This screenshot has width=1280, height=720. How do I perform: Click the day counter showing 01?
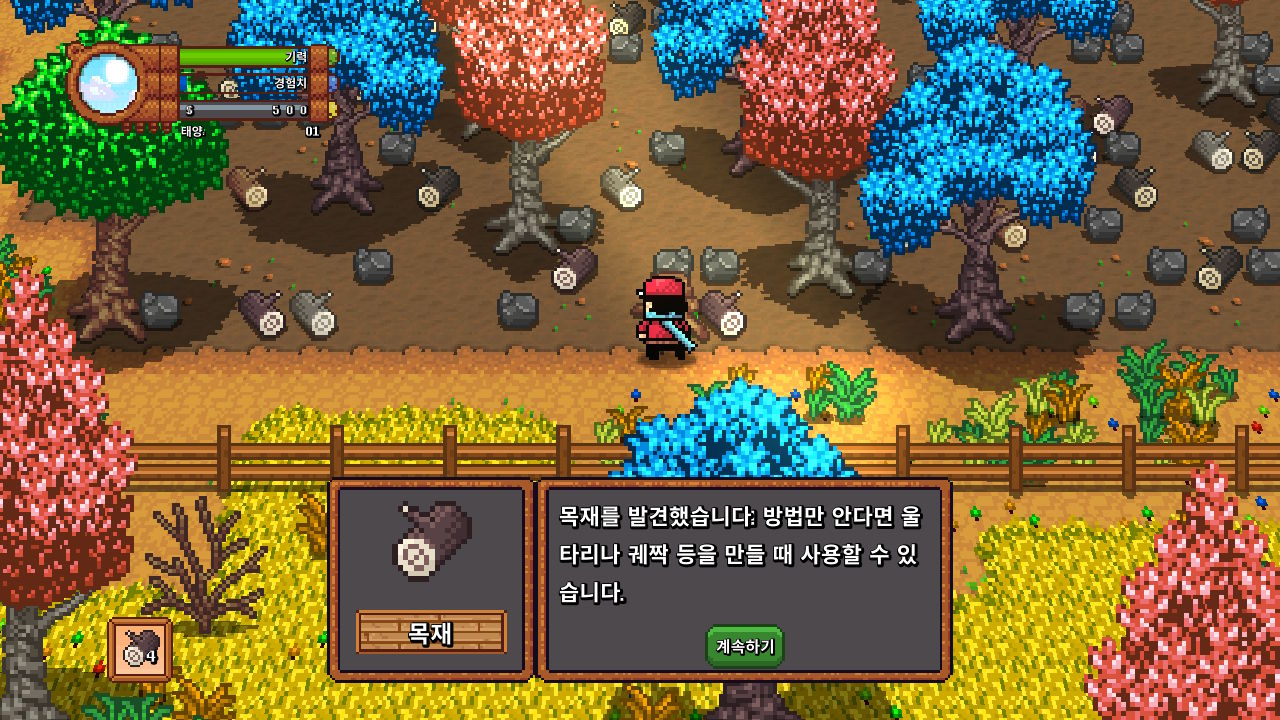(x=314, y=131)
